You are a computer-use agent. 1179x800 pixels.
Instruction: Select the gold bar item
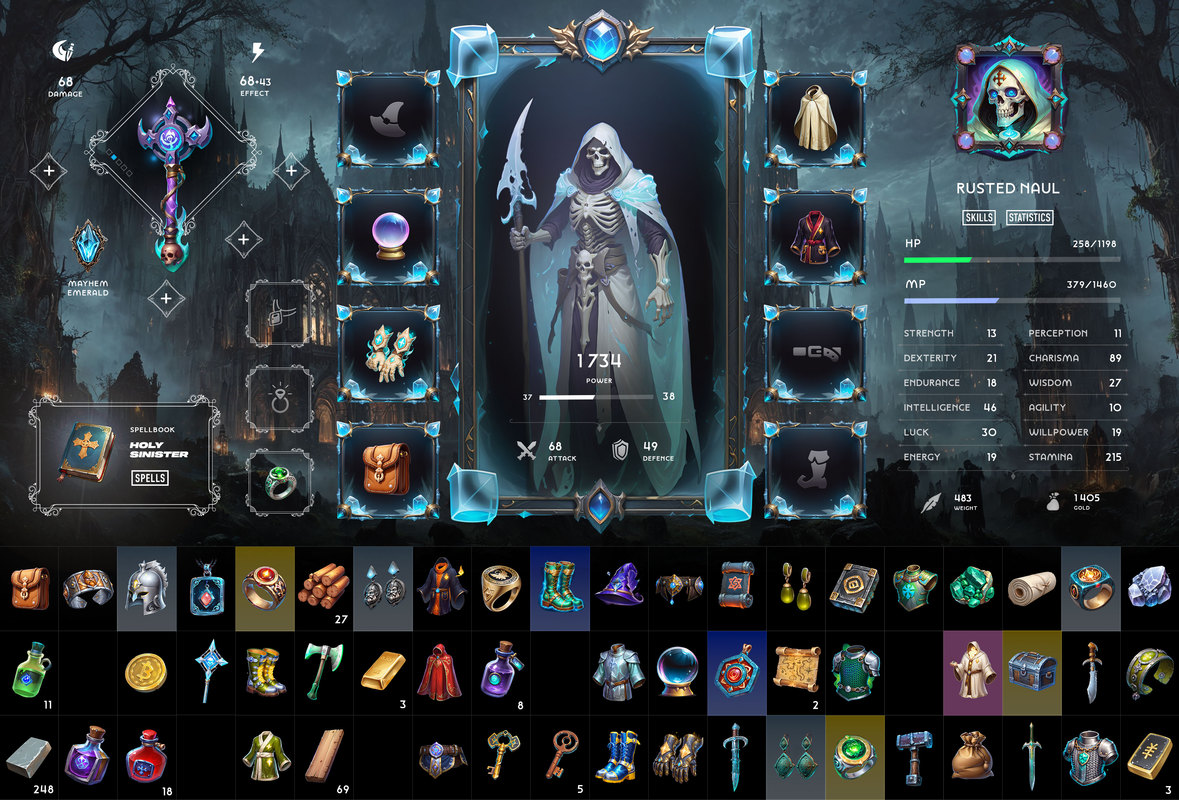pyautogui.click(x=382, y=670)
